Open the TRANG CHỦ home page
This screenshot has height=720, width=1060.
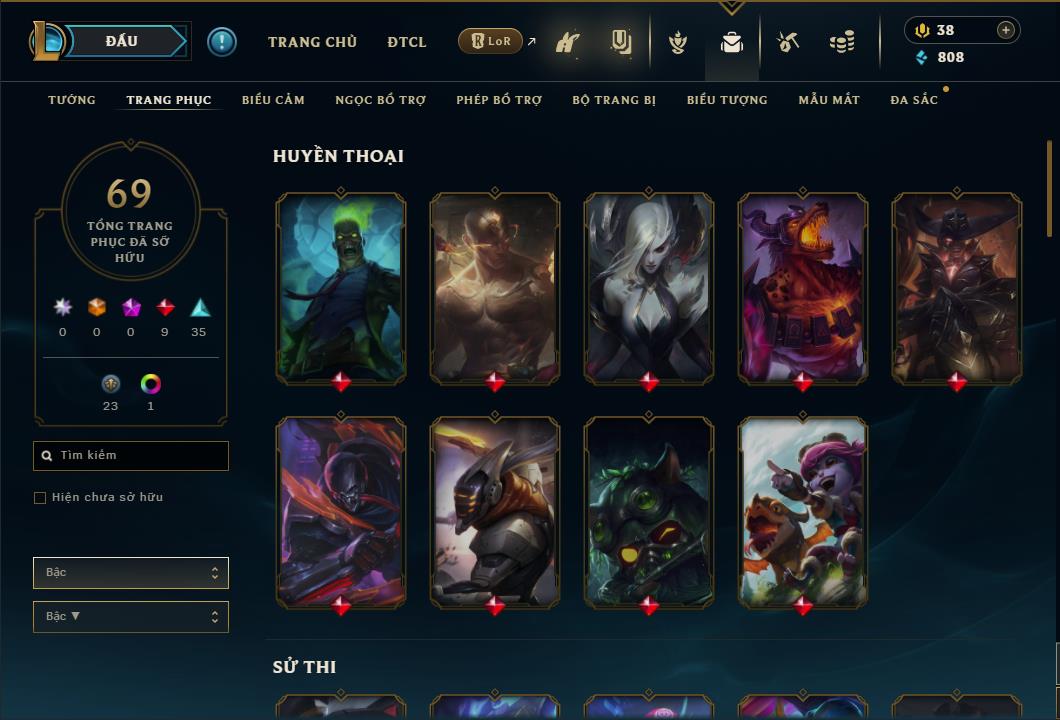click(312, 42)
